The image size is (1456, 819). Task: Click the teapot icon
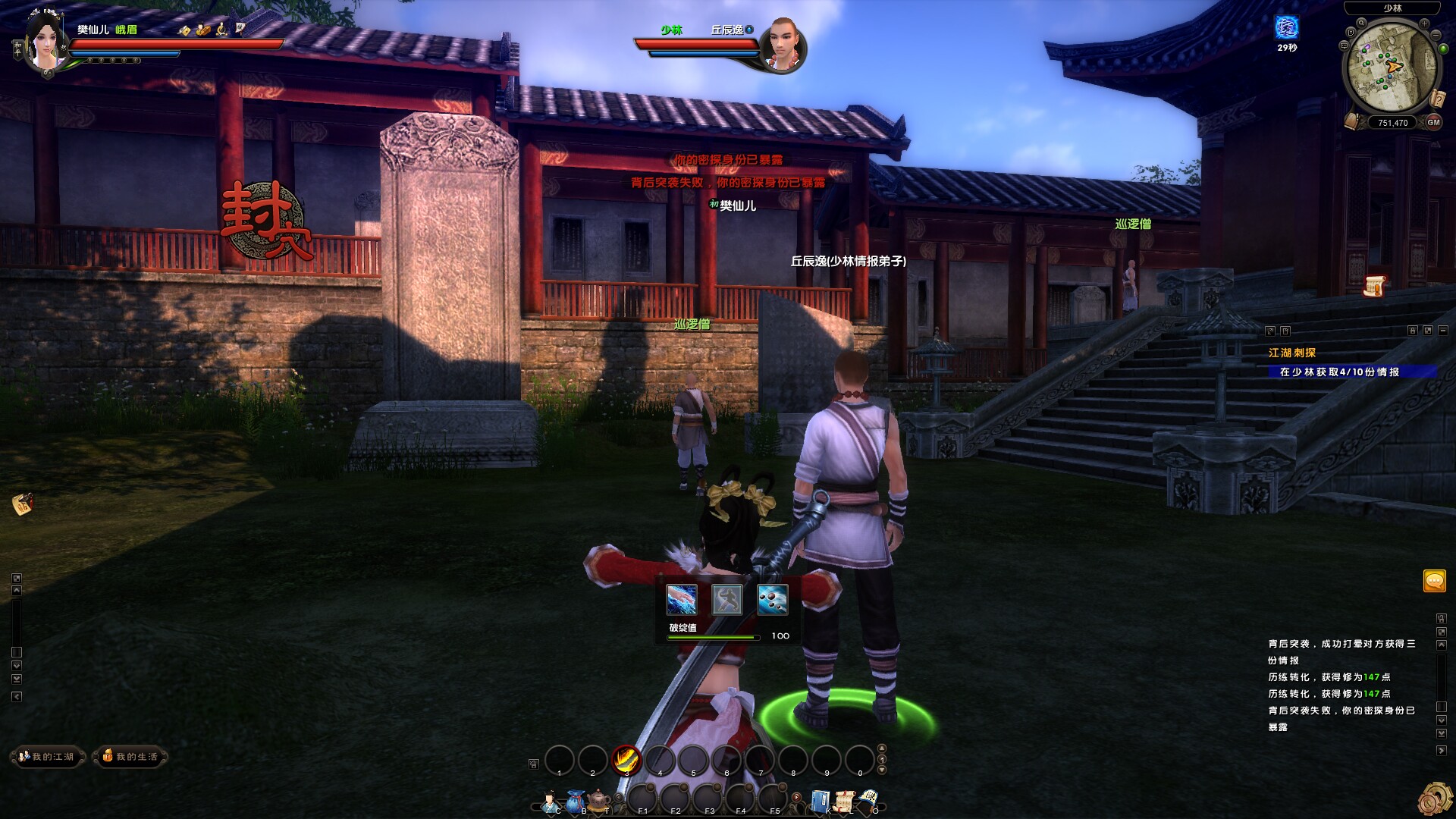tap(599, 801)
